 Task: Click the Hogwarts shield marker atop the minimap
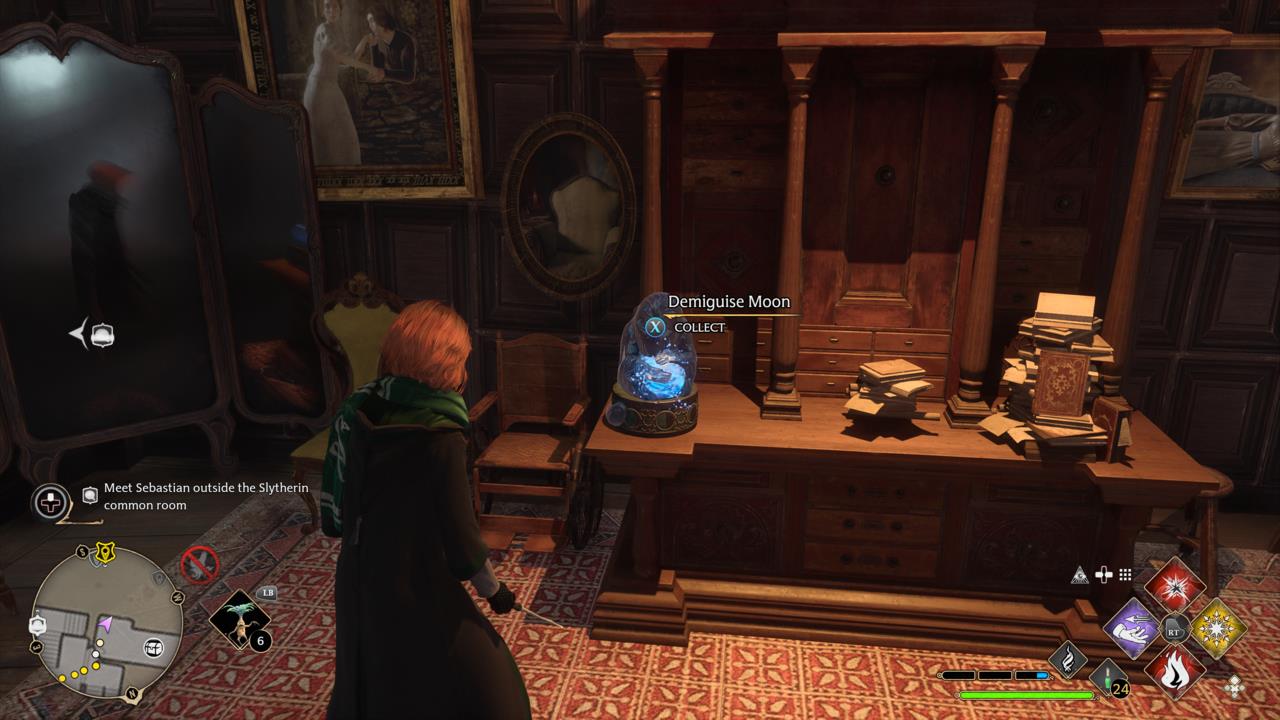click(105, 550)
